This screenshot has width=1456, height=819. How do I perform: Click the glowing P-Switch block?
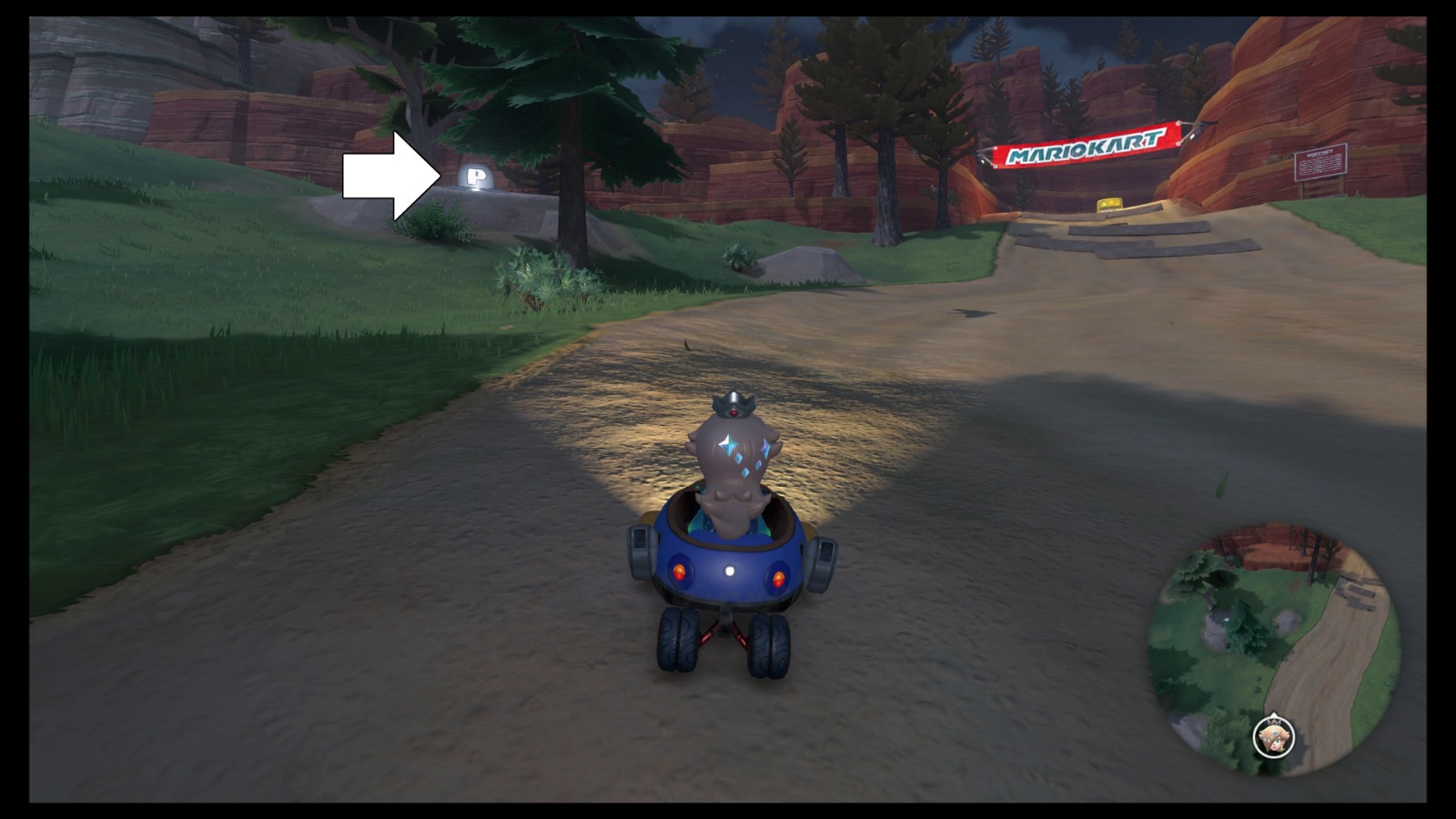click(x=474, y=176)
